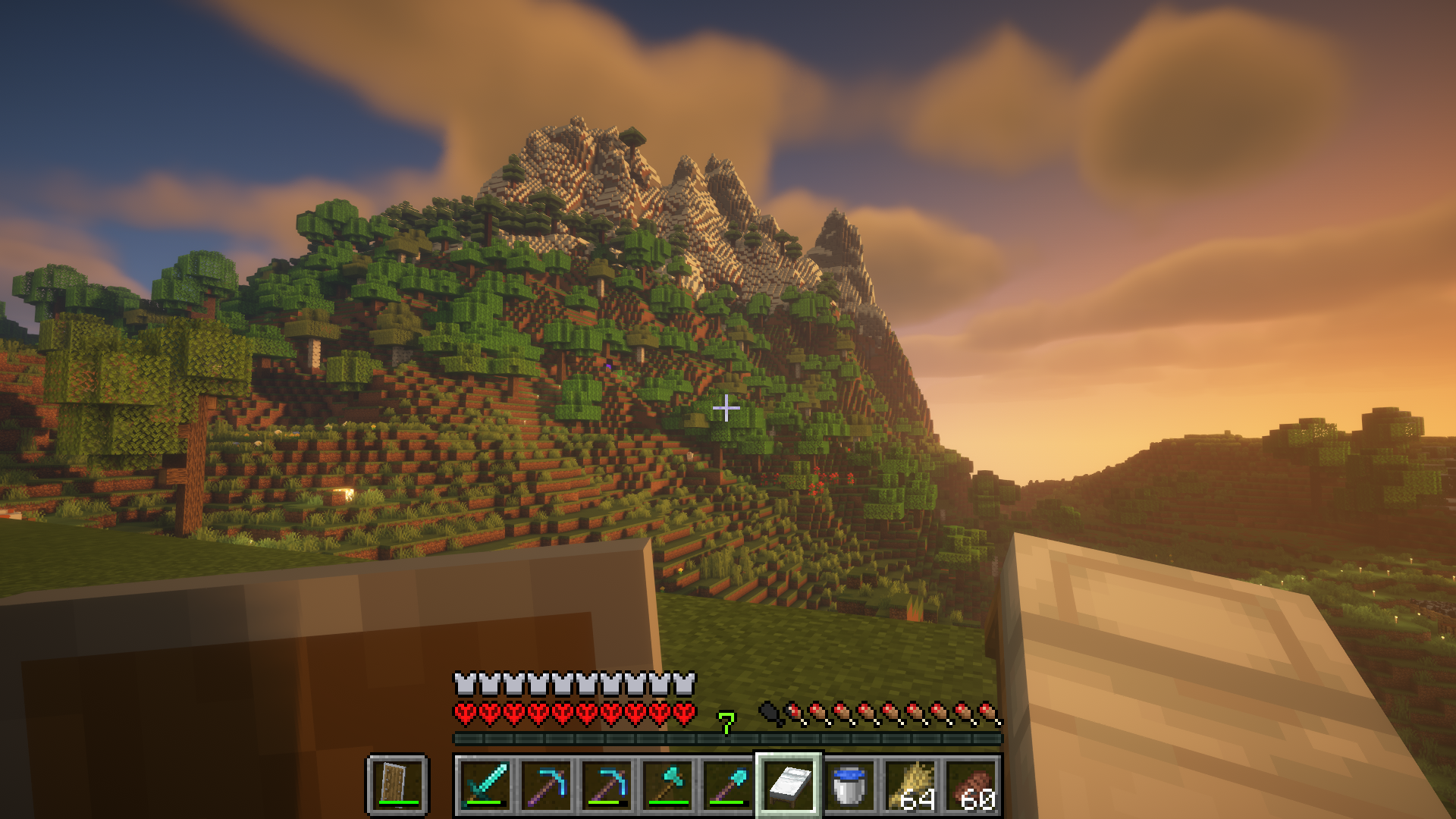Click the crosshair at screen center
1456x819 pixels.
726,409
